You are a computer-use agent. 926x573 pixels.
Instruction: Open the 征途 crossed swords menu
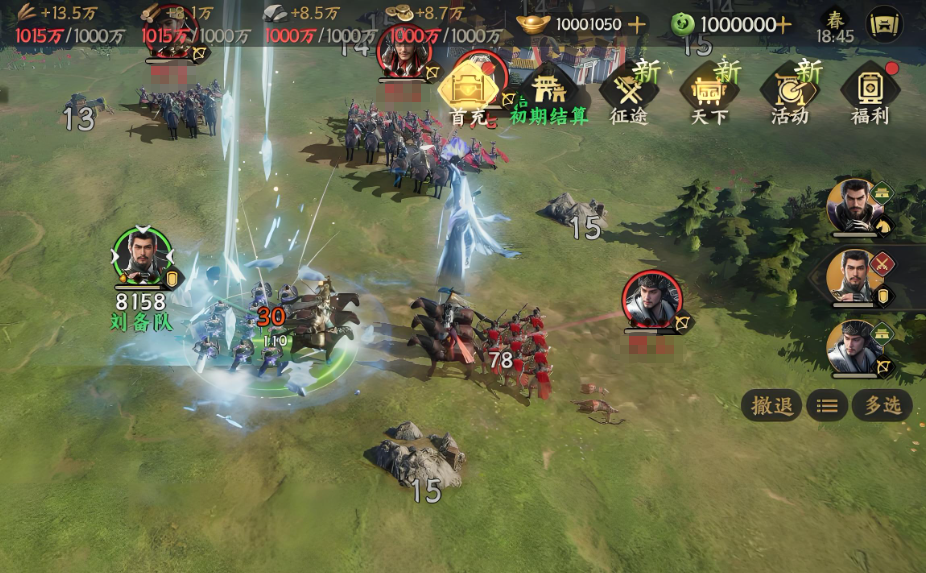point(629,93)
